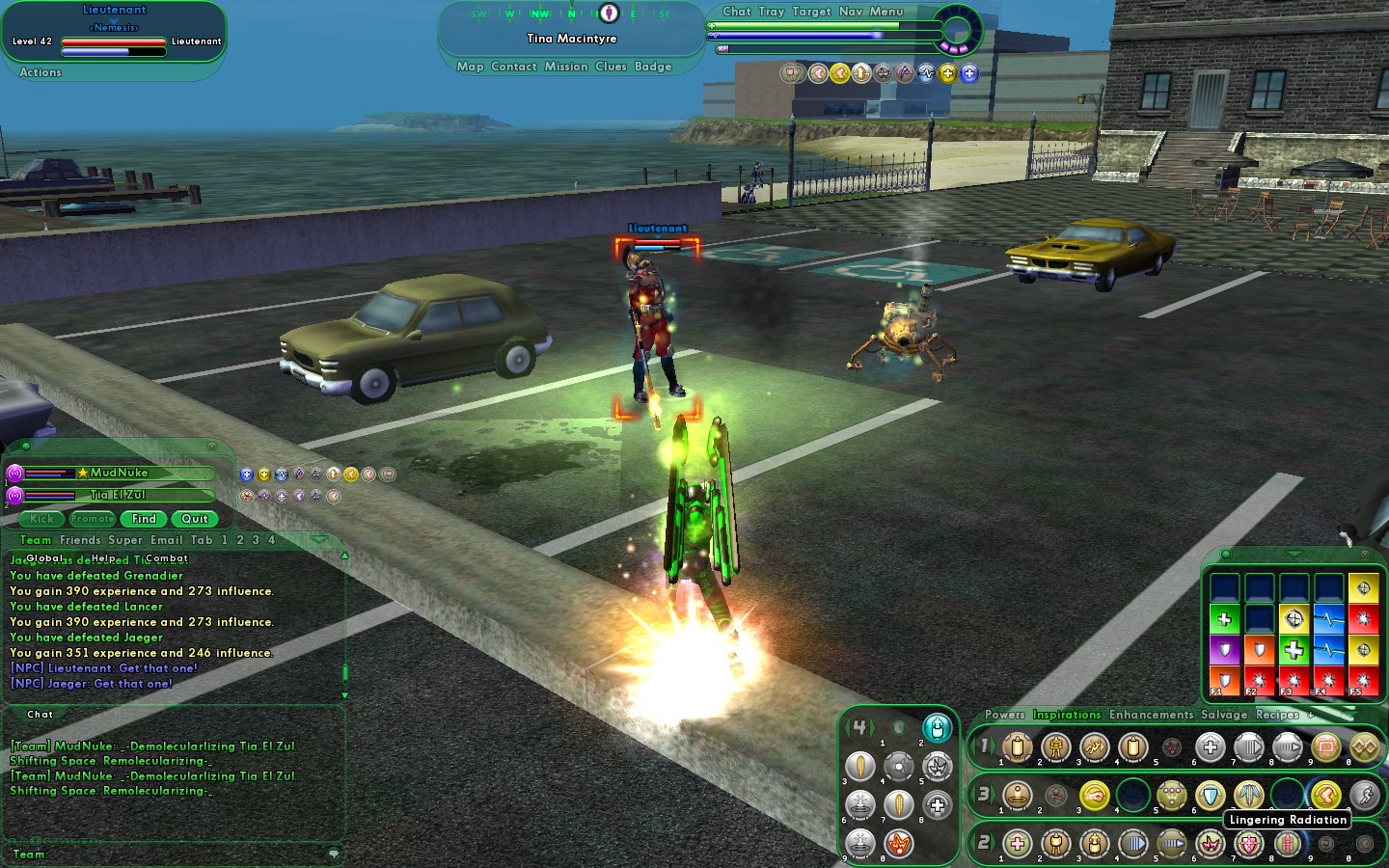The height and width of the screenshot is (868, 1389).
Task: Open the Salvage window
Action: (x=1223, y=715)
